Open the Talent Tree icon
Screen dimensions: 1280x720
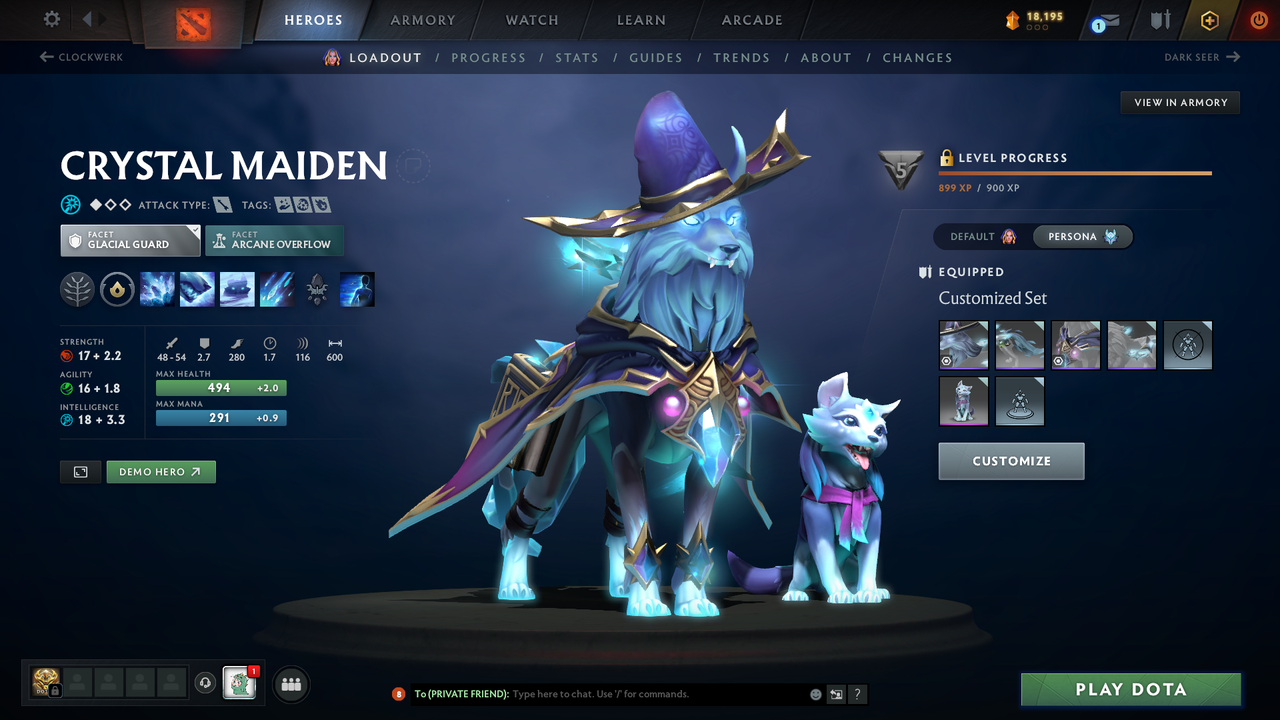click(77, 289)
